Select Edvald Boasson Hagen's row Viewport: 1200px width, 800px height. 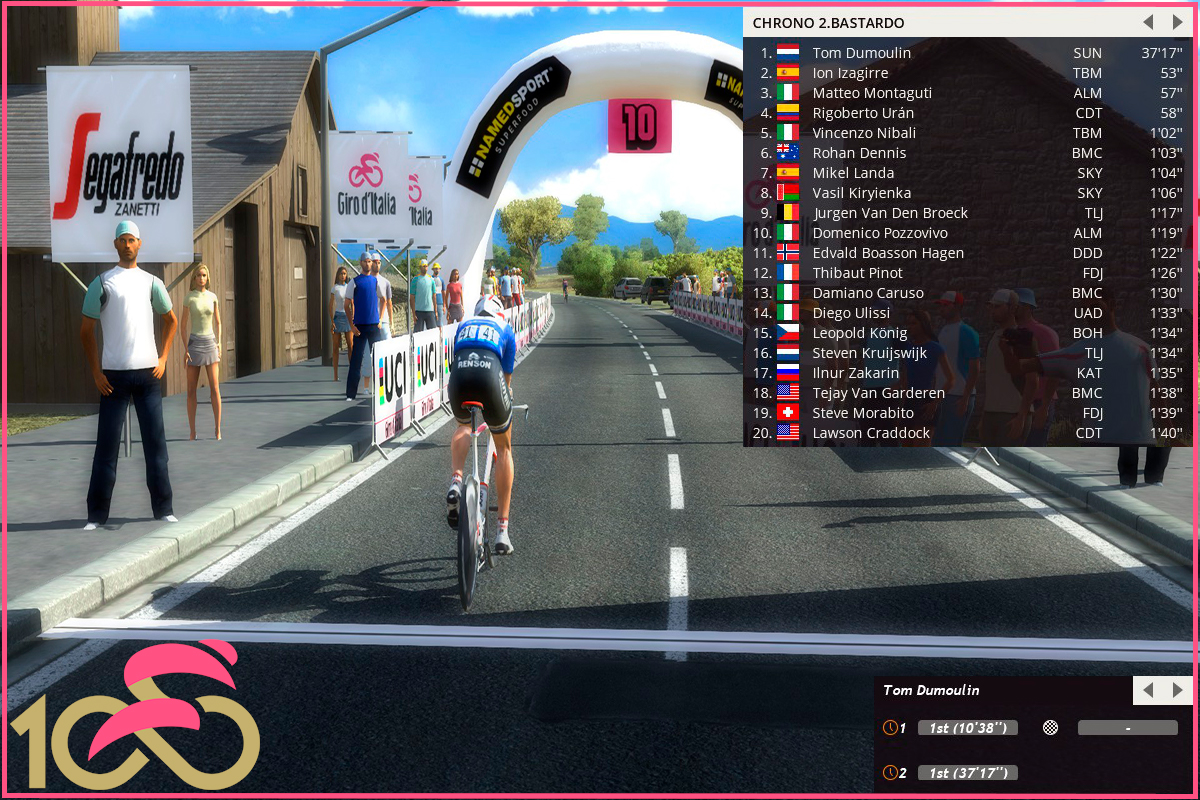888,253
